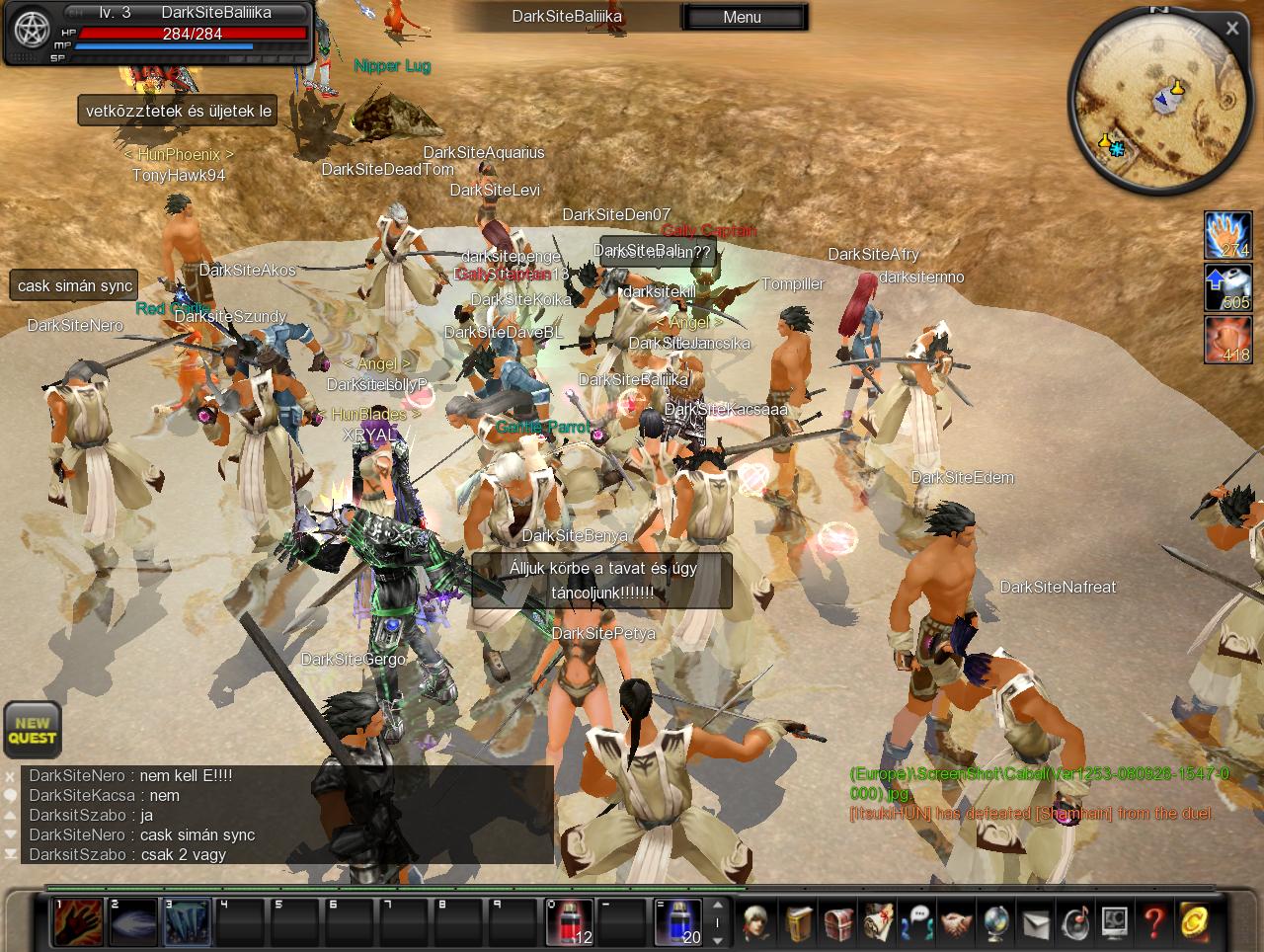The height and width of the screenshot is (952, 1264).
Task: Use the red hand skill in slot 1
Action: coord(78,922)
